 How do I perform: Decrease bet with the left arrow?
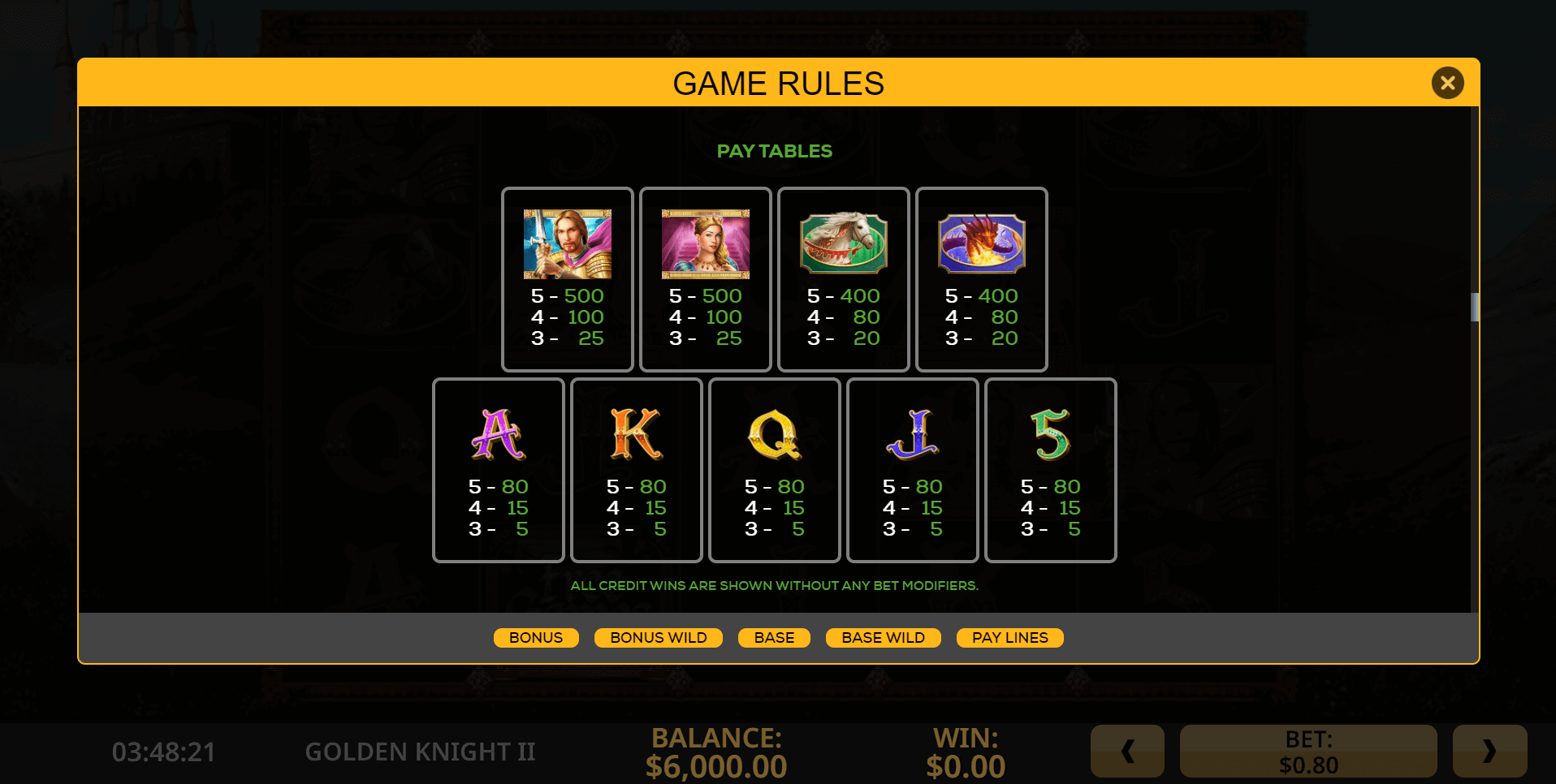pyautogui.click(x=1127, y=752)
